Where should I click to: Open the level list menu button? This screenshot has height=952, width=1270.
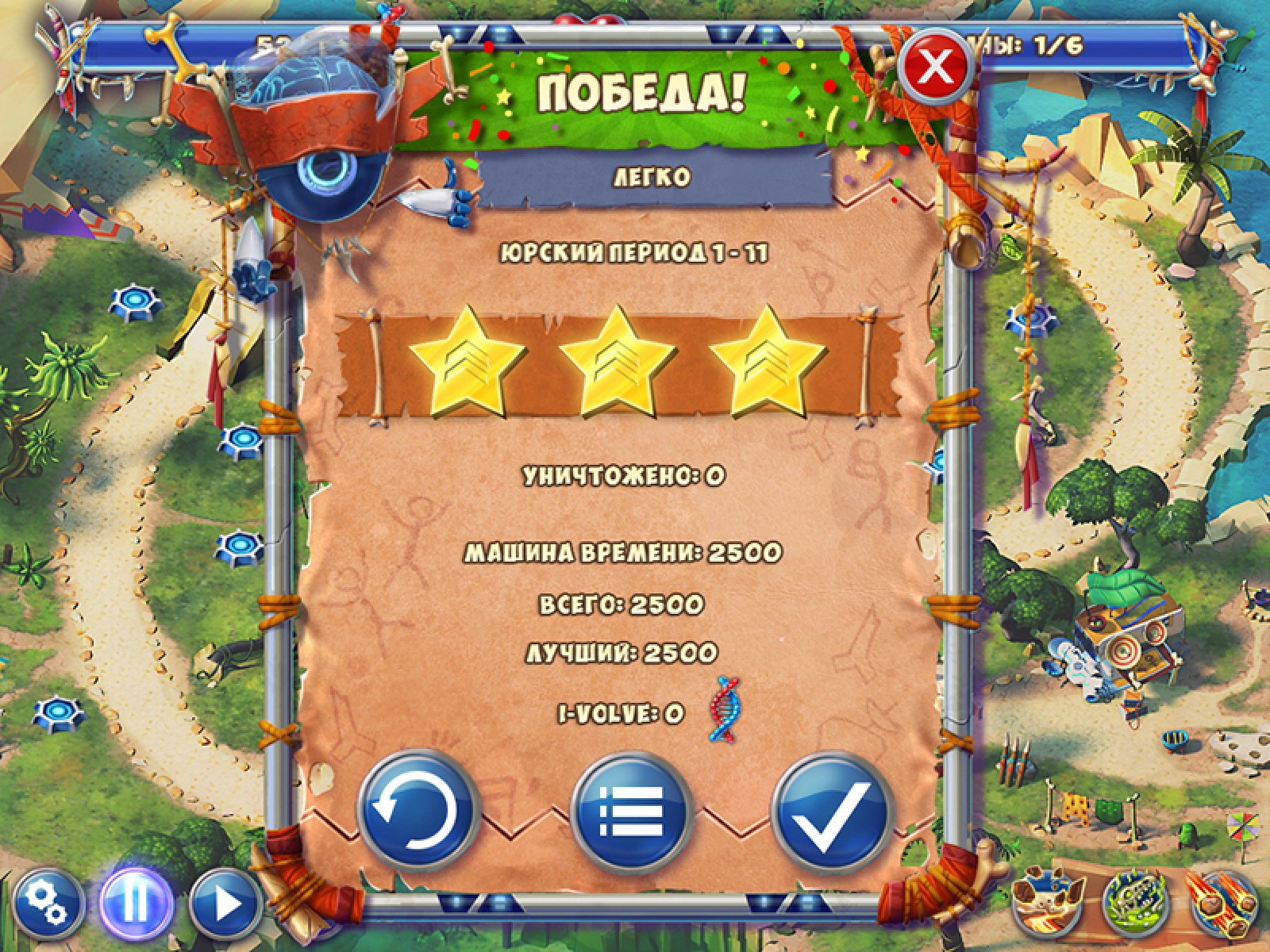632,811
